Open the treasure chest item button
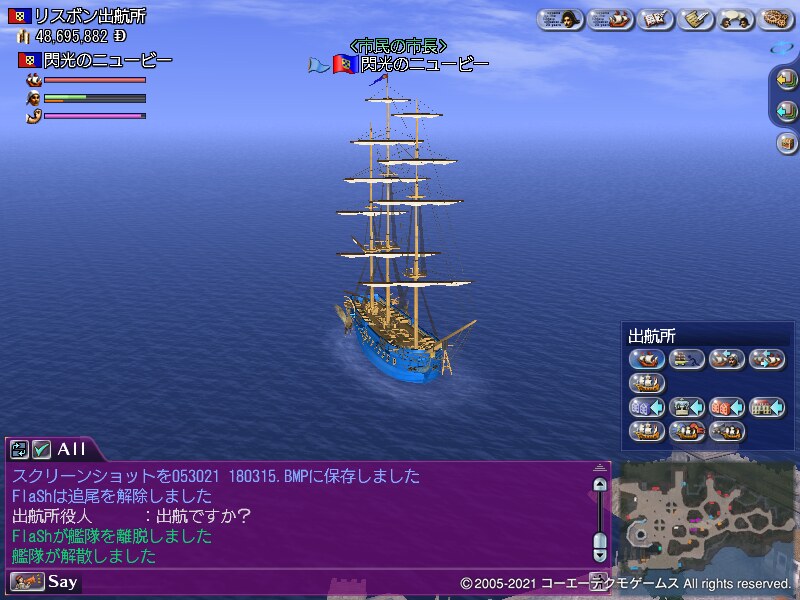 point(786,143)
